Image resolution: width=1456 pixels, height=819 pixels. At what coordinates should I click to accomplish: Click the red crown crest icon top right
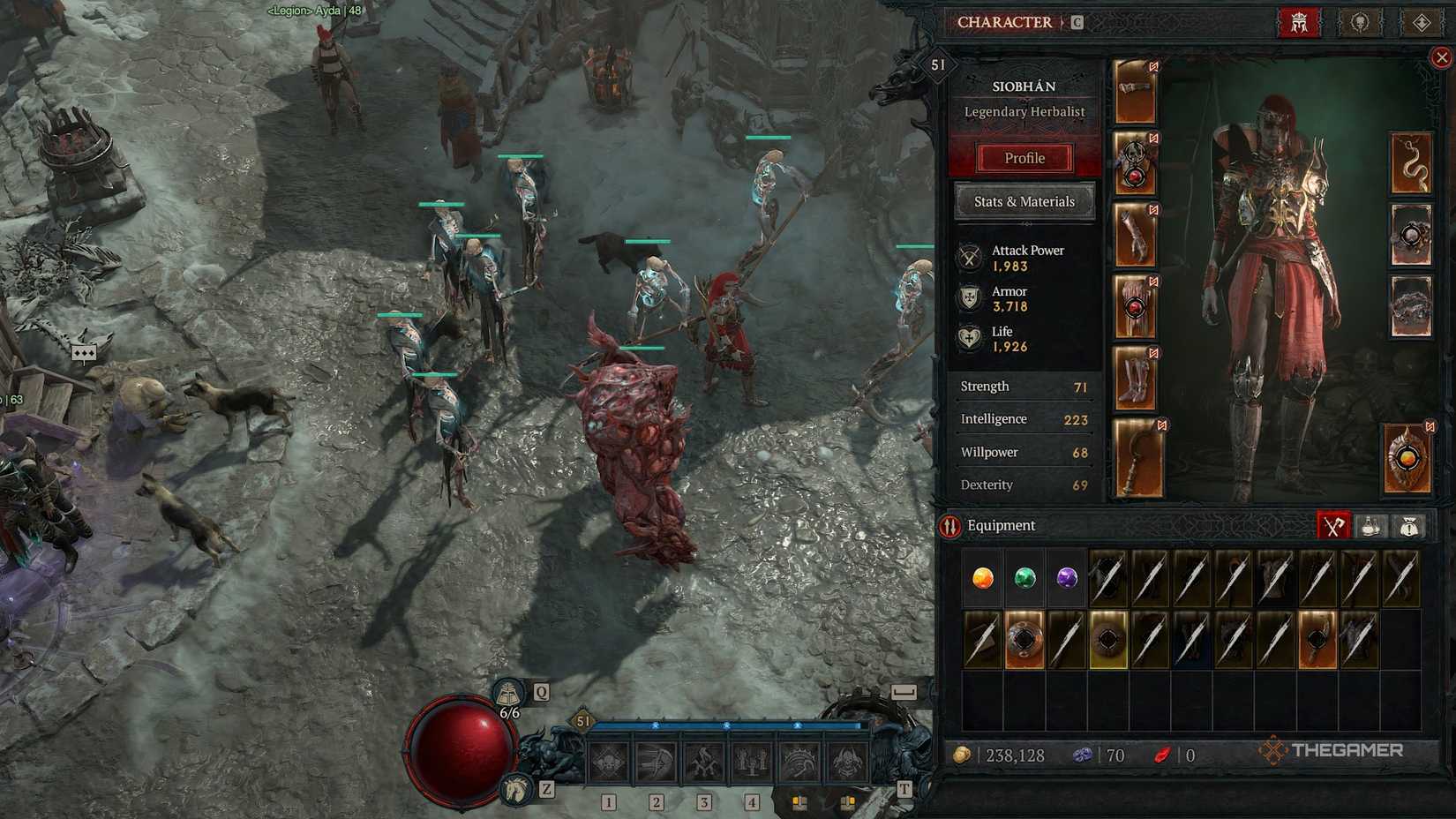(1300, 23)
